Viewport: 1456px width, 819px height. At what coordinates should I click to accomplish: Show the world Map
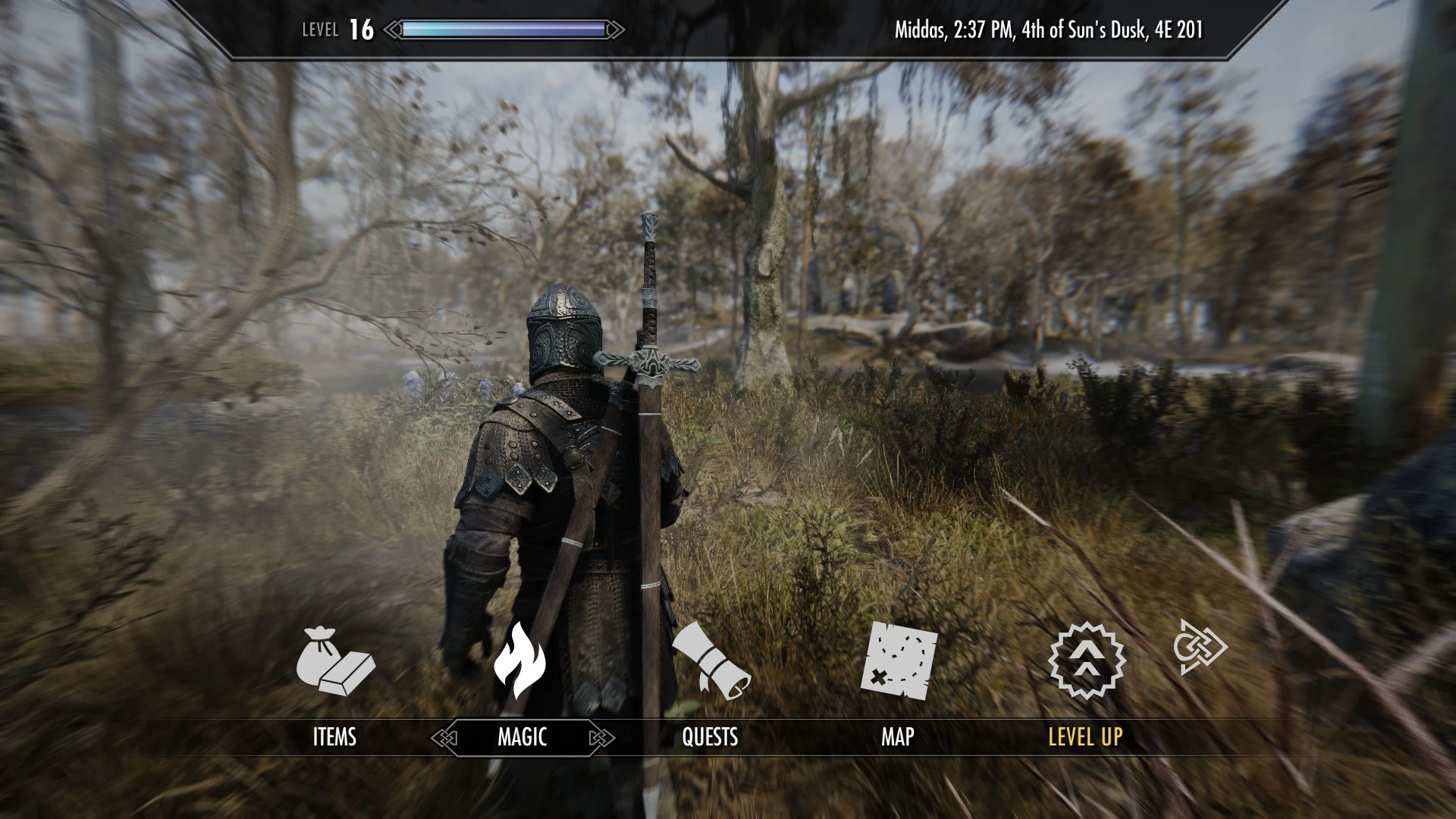point(897,736)
